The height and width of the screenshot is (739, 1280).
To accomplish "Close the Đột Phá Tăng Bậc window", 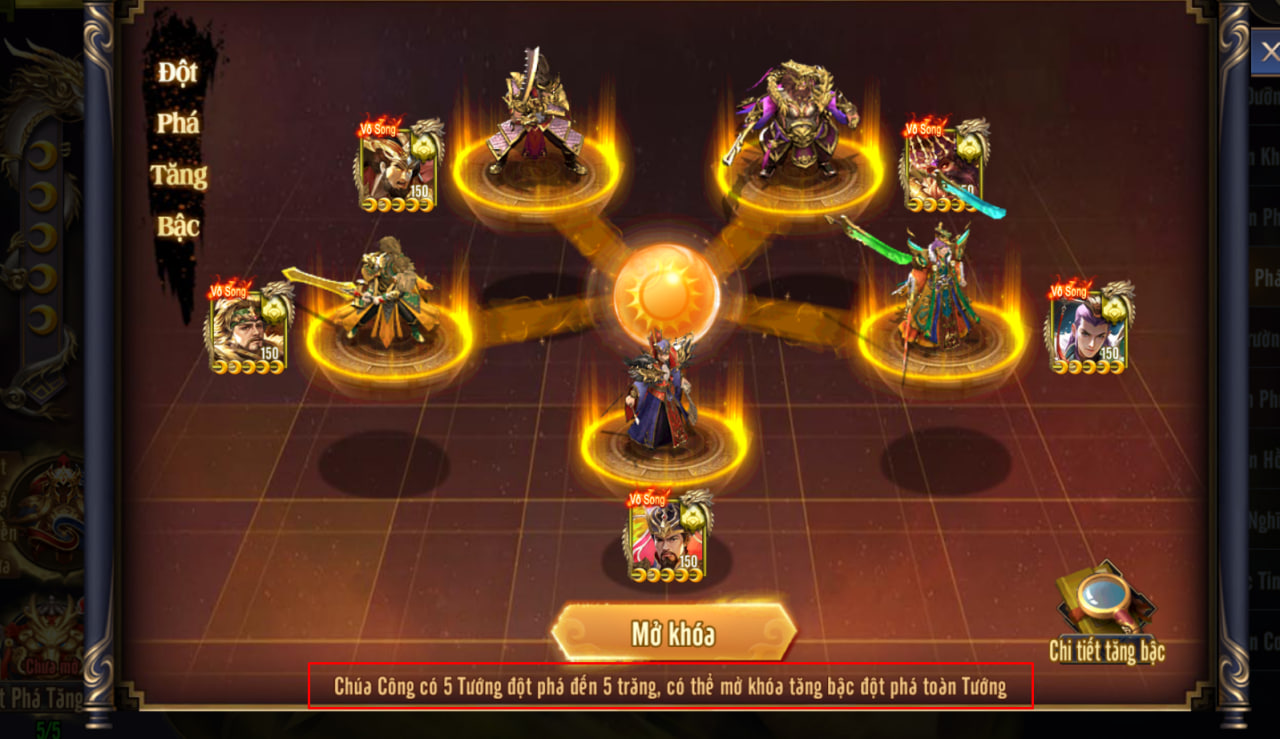I will click(x=1268, y=52).
